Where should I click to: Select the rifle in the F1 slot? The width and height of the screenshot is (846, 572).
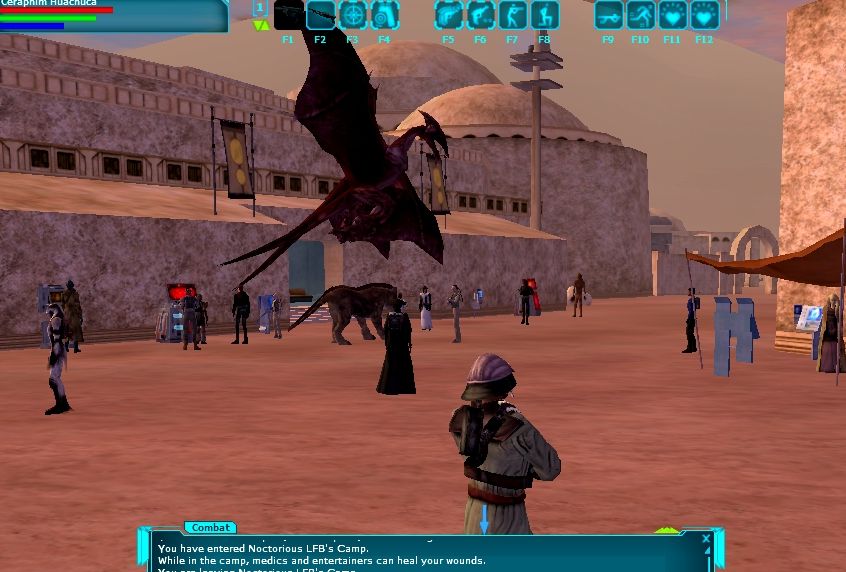[x=288, y=15]
